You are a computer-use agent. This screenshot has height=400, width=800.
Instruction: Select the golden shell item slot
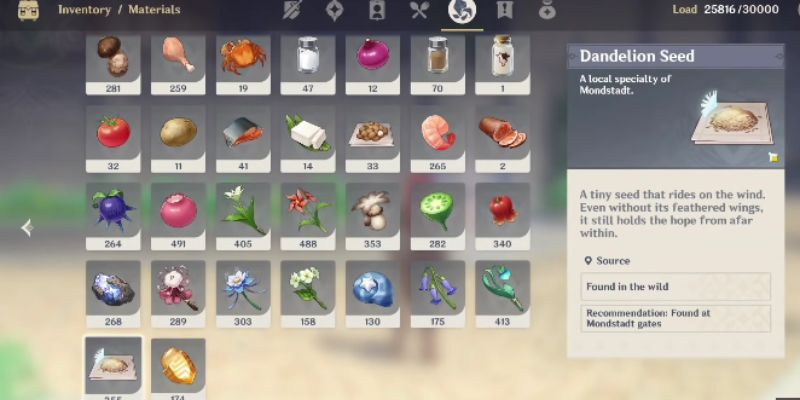tap(178, 365)
